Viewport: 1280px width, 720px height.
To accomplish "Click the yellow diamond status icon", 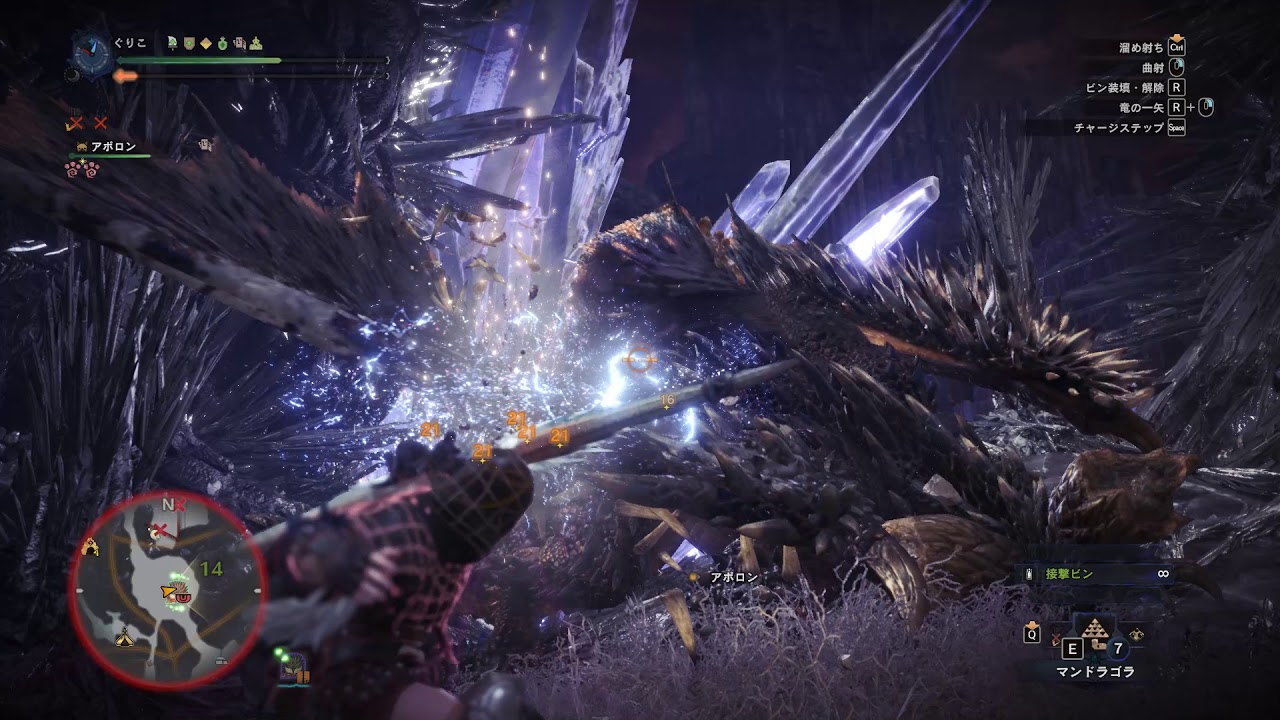I will [205, 42].
